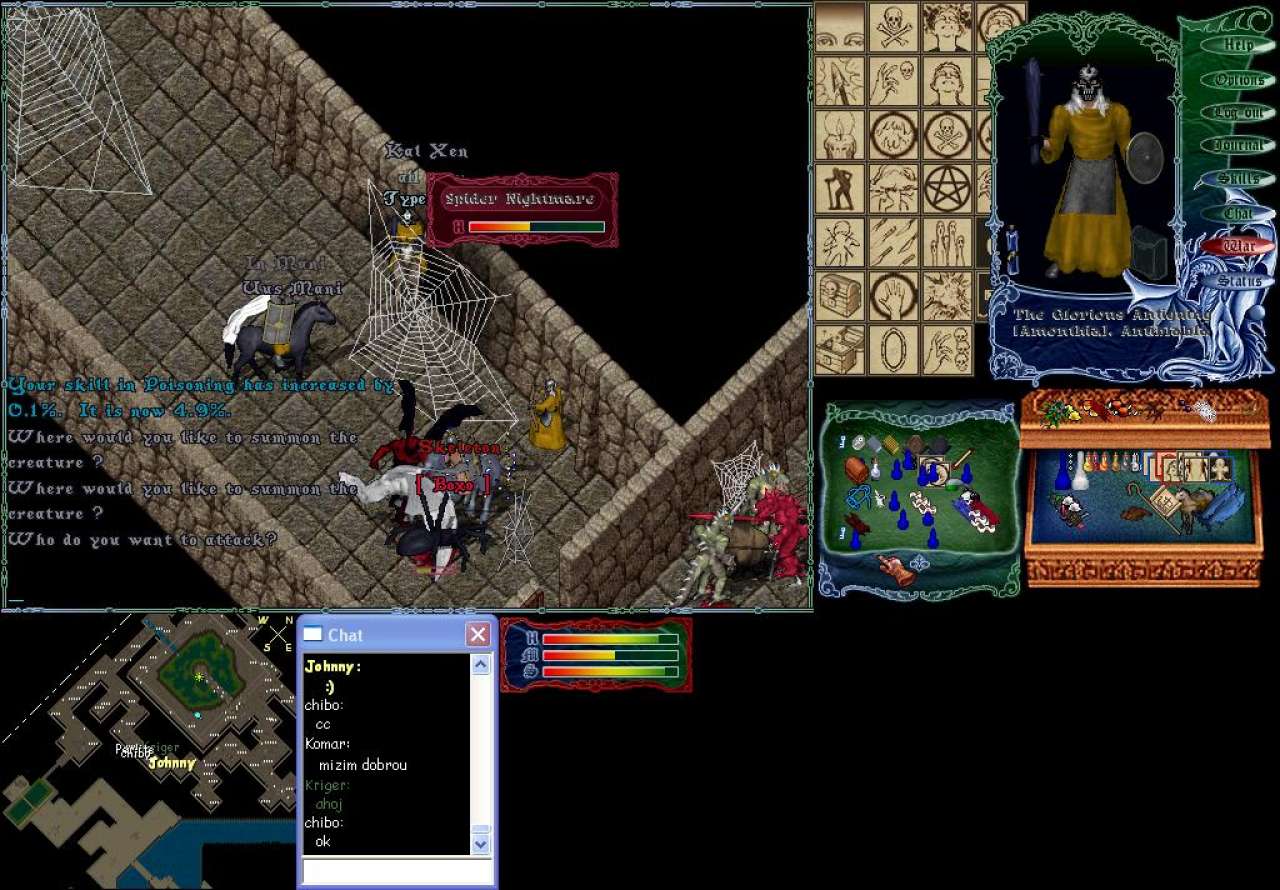The image size is (1280, 890).
Task: Select the small wooden chest in the backpack
Action: pos(856,468)
